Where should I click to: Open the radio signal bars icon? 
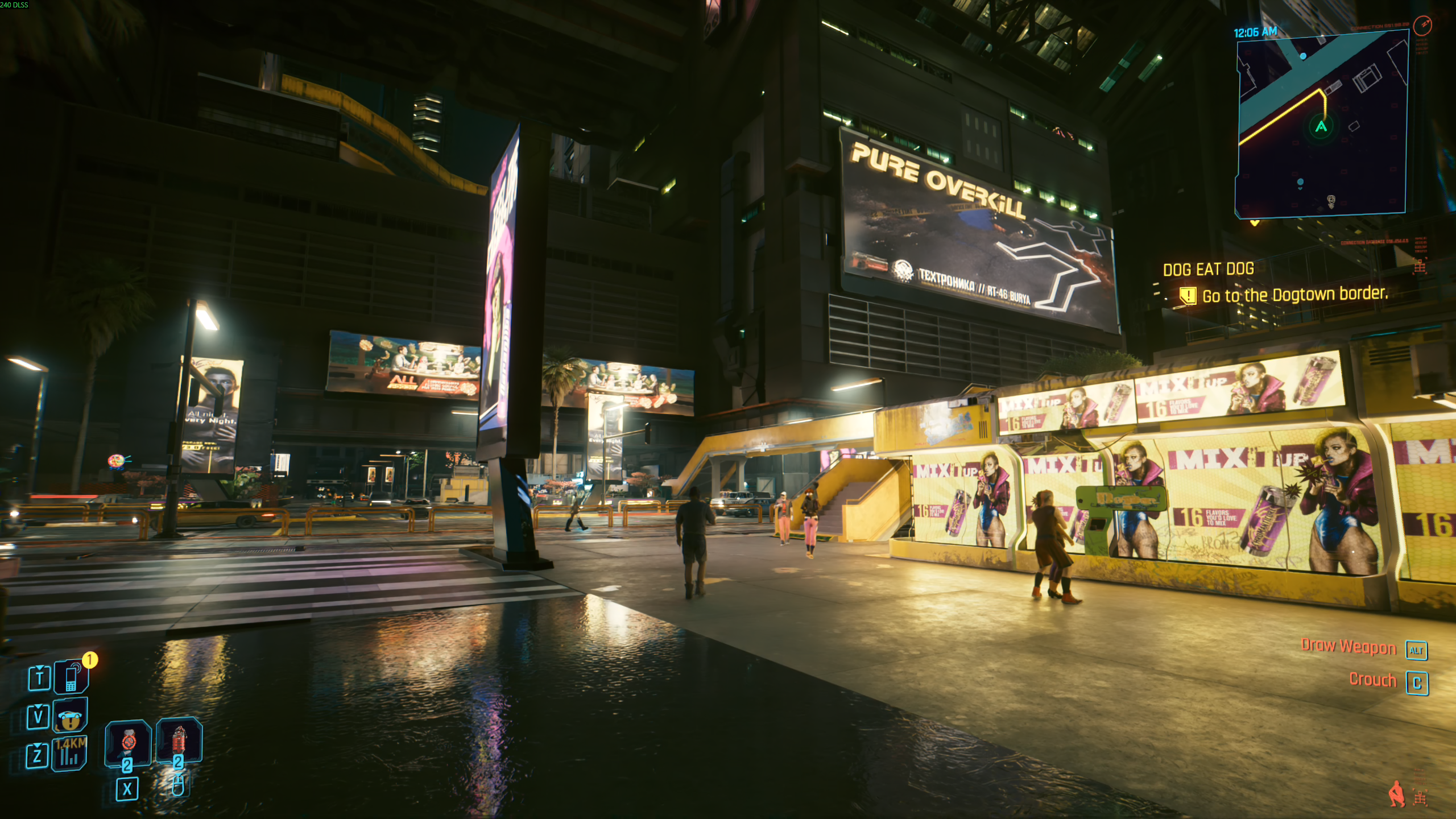pyautogui.click(x=69, y=755)
